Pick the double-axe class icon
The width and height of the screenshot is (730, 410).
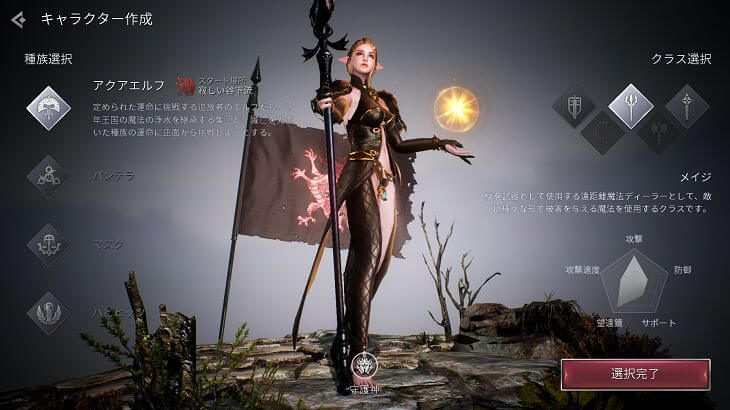point(659,132)
